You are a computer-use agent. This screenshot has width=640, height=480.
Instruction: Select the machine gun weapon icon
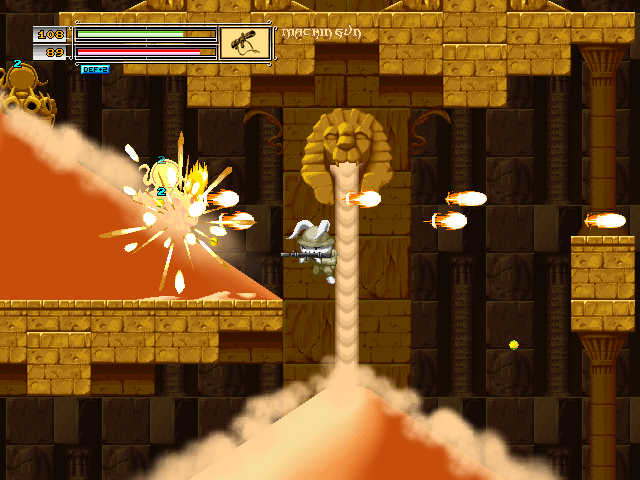[x=244, y=43]
